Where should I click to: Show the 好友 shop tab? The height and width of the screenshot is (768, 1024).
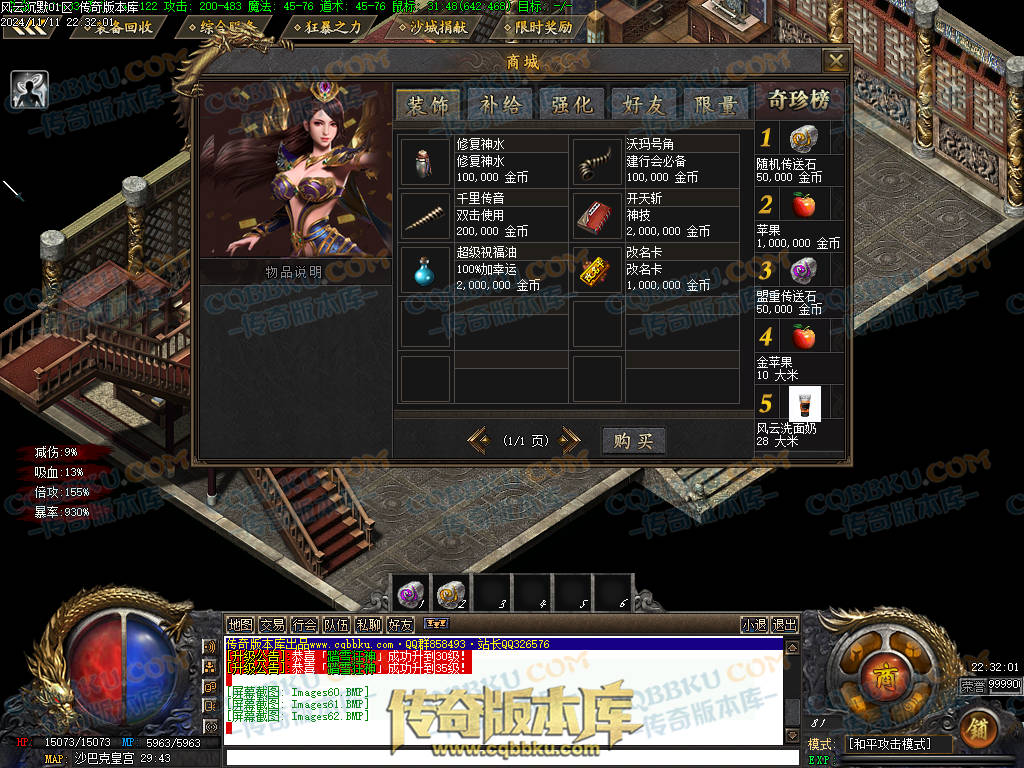[x=644, y=104]
